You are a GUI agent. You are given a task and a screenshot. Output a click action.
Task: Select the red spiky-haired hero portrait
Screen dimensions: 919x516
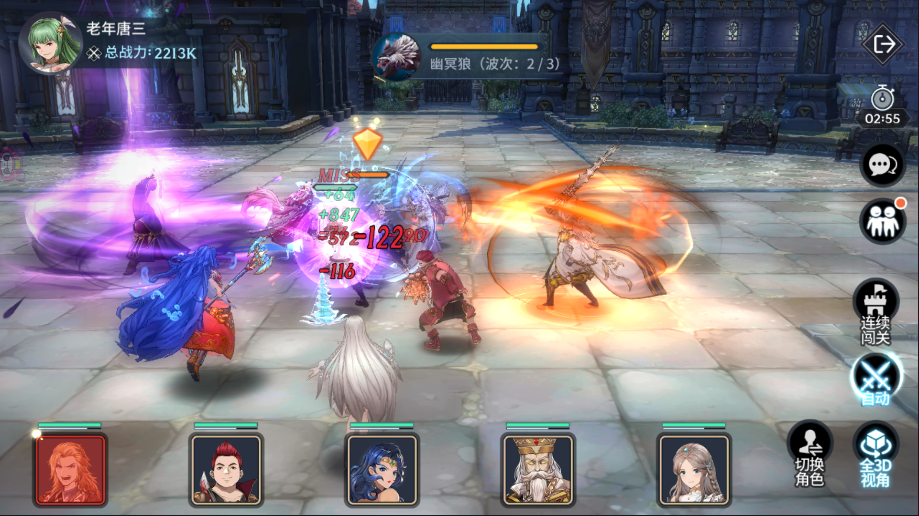pyautogui.click(x=226, y=469)
